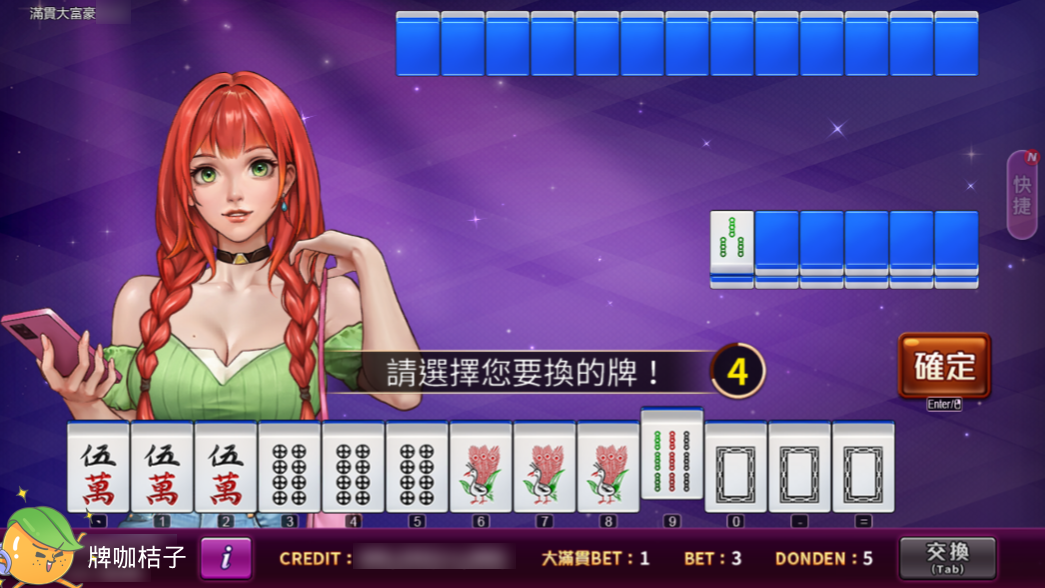Image resolution: width=1045 pixels, height=588 pixels.
Task: Choose the white dragon tile labeled =
Action: coord(863,467)
